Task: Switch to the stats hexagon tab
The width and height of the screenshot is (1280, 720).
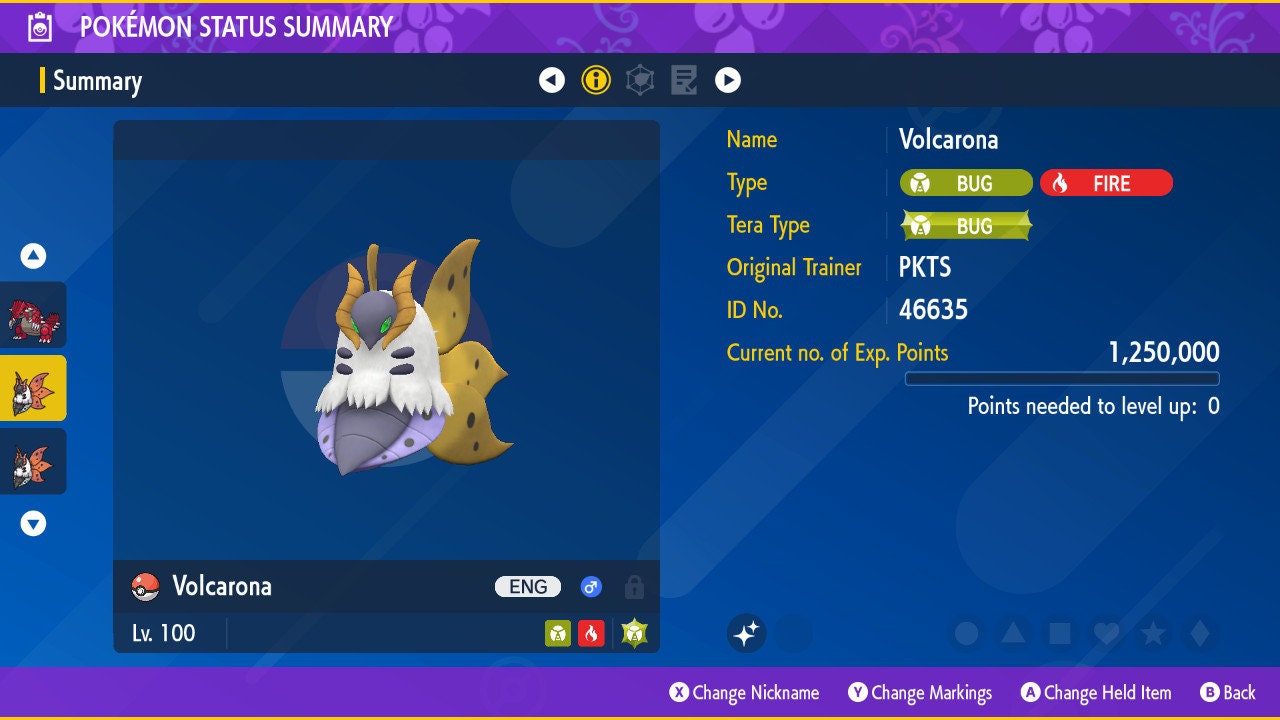Action: point(640,80)
